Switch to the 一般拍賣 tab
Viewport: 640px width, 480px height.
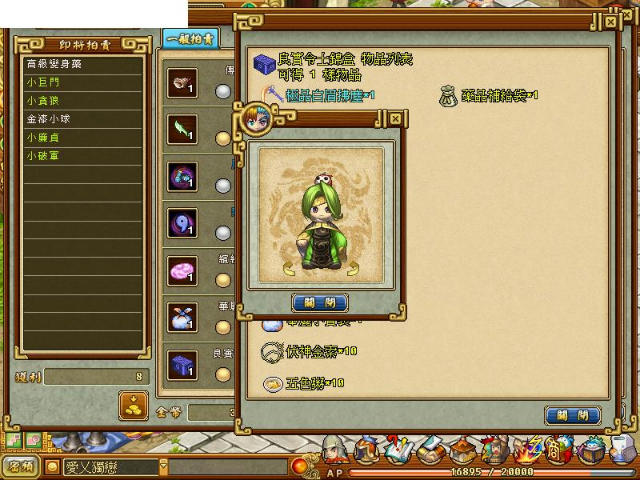pos(189,39)
